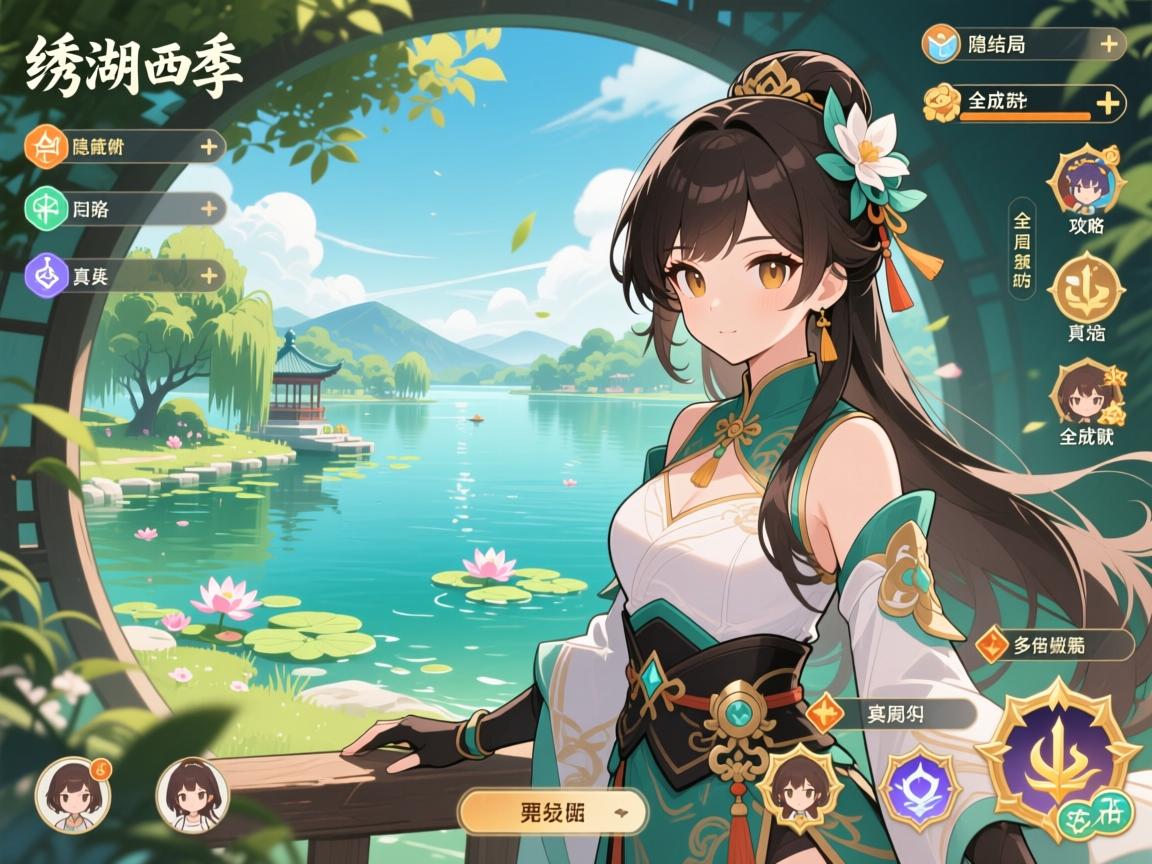Select the orange-diamond pill beginning with 真
1152x864 pixels.
(x=891, y=713)
